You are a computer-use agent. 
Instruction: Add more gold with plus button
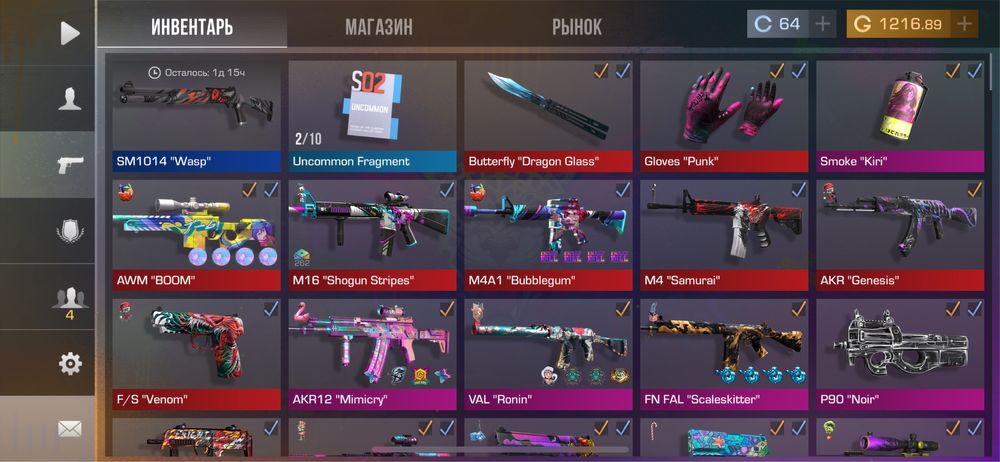click(964, 24)
